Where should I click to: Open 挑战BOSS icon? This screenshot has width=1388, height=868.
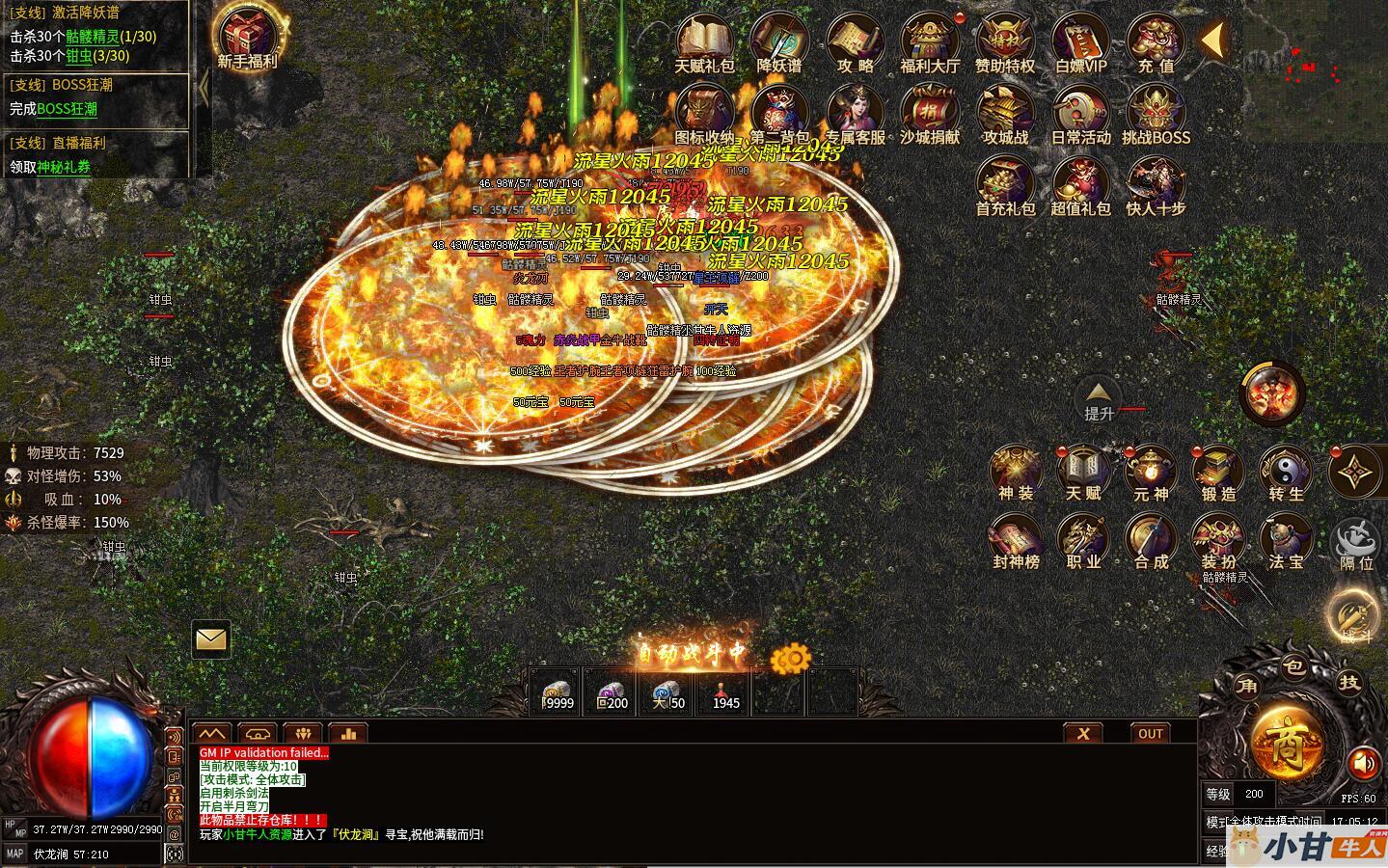[x=1156, y=112]
